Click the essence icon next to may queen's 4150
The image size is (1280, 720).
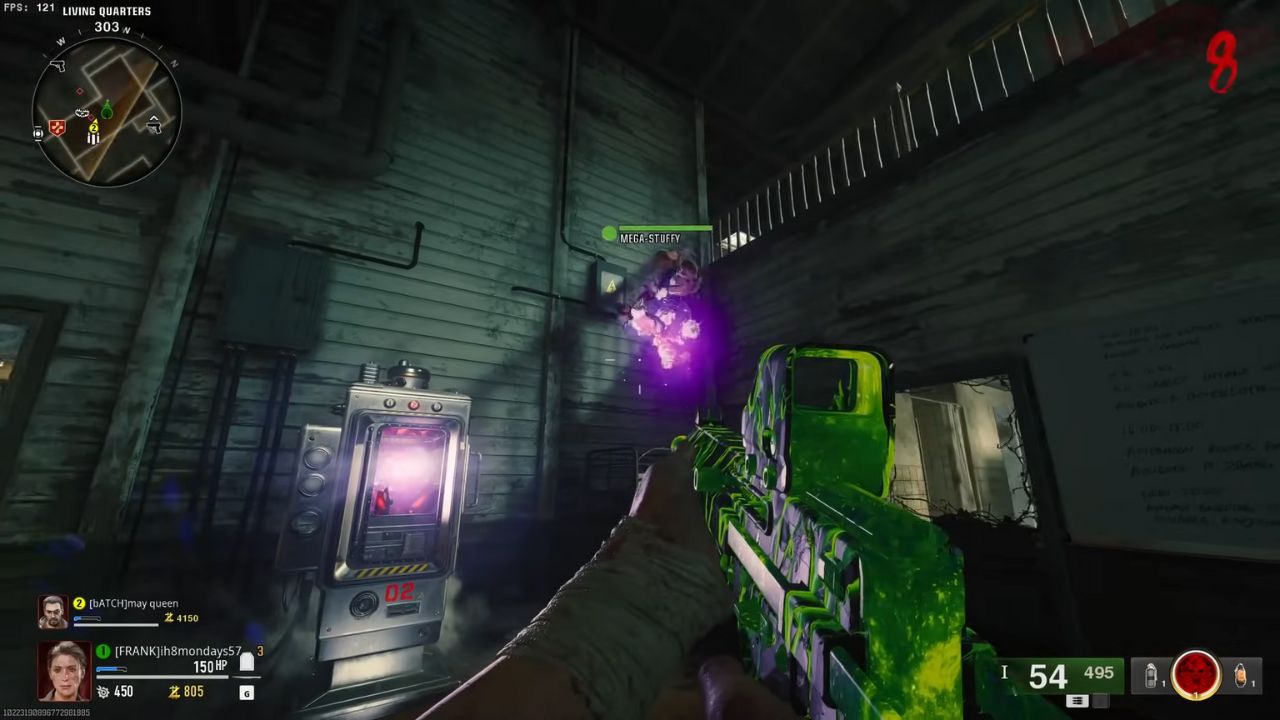169,618
